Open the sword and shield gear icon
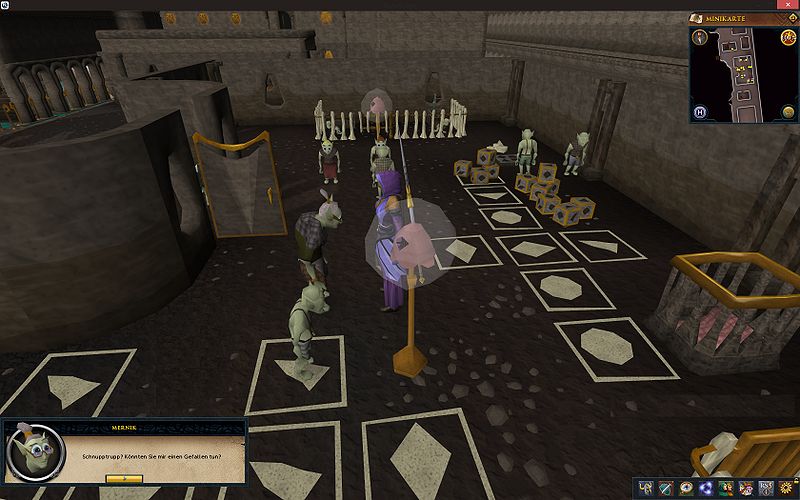This screenshot has height=500, width=800. point(664,488)
